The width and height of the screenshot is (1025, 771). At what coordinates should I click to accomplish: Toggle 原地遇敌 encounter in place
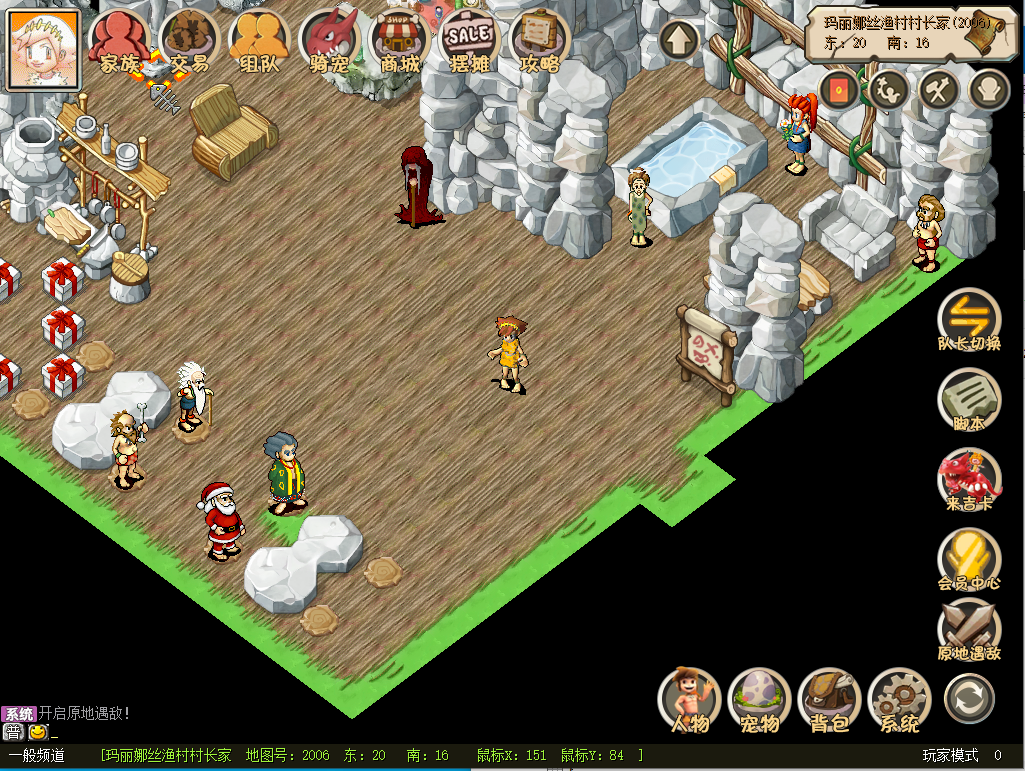coord(969,628)
